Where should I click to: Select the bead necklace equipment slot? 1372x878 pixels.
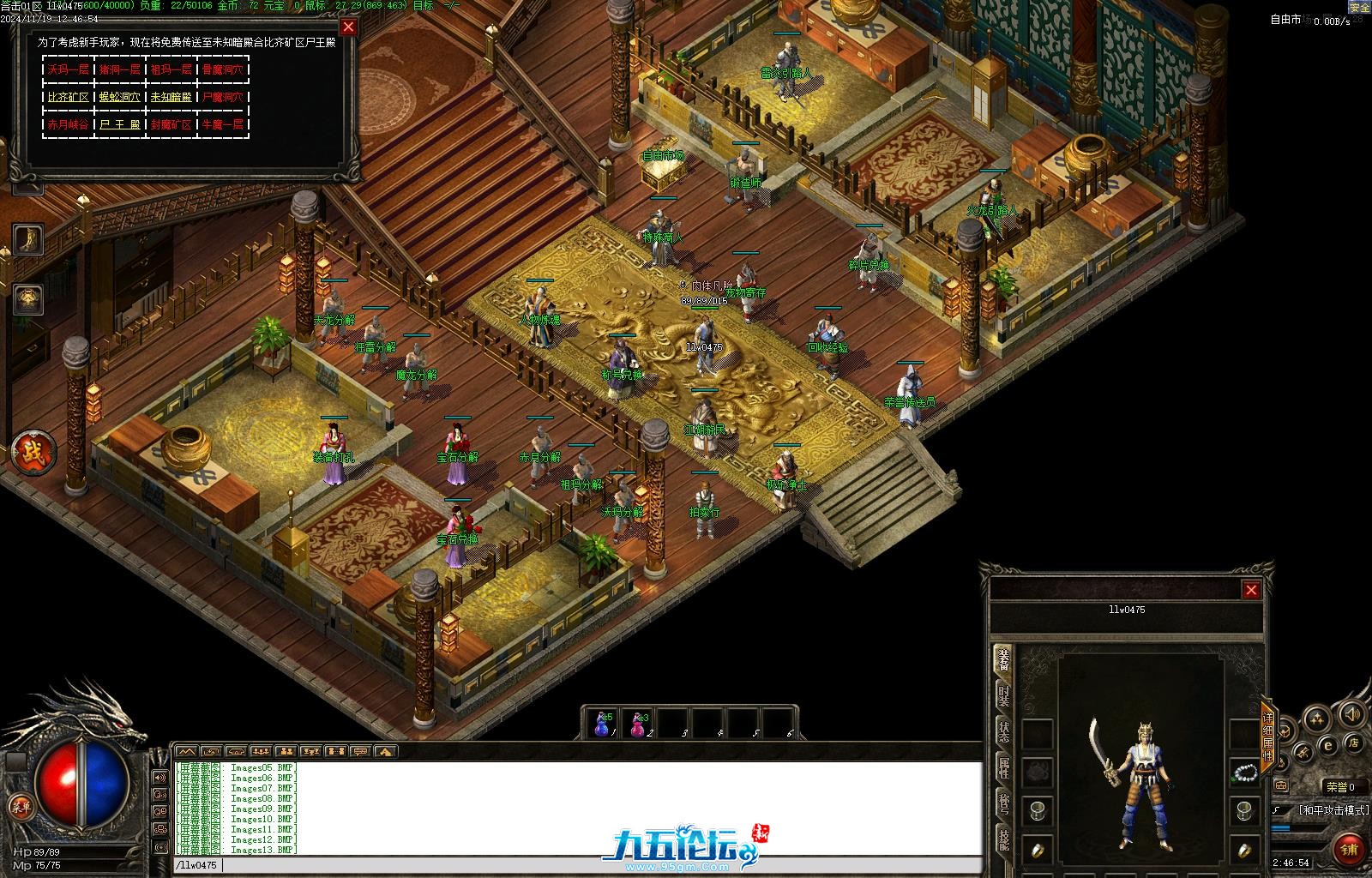coord(1243,773)
